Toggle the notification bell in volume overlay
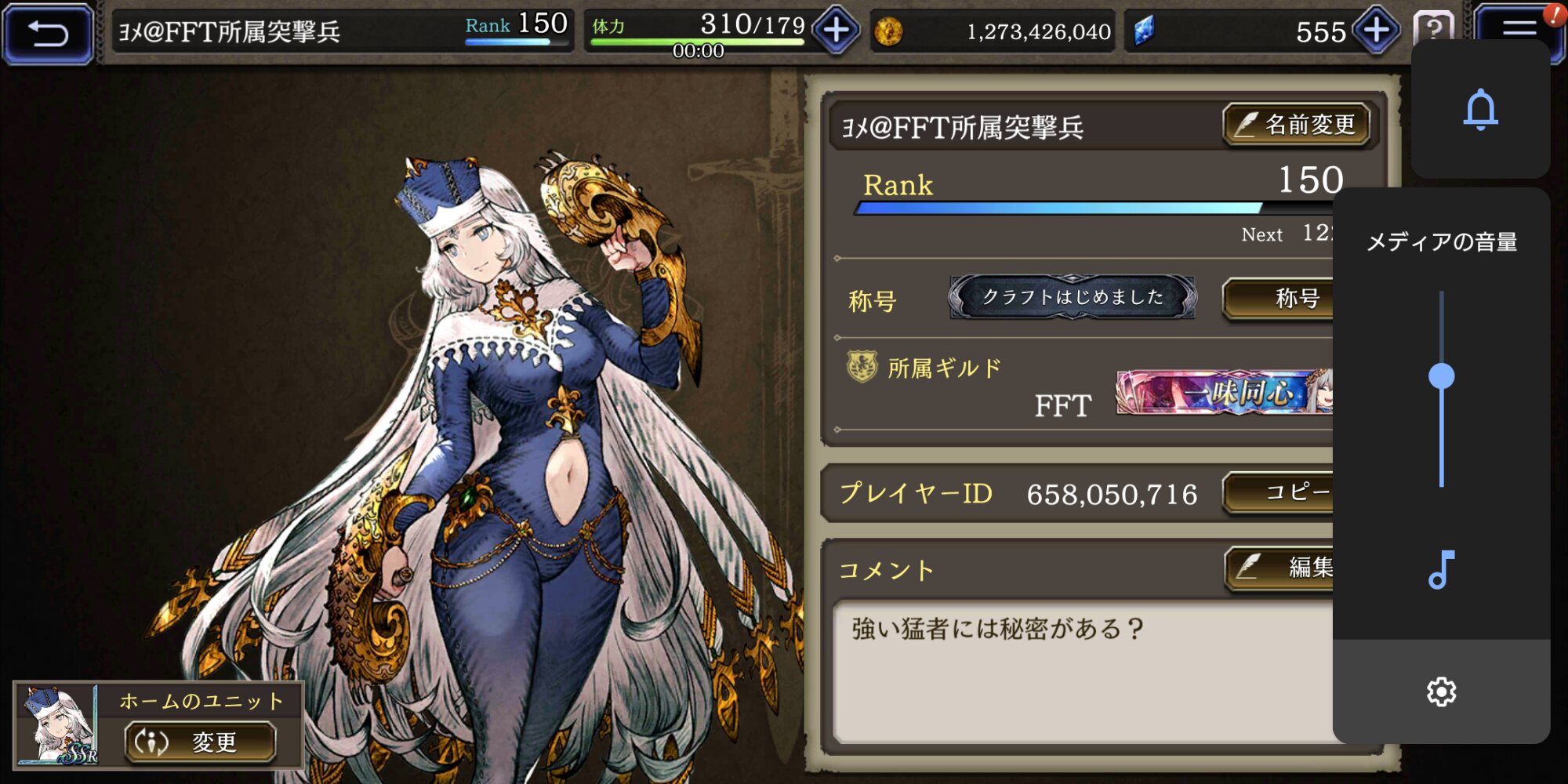Viewport: 1568px width, 784px height. [x=1480, y=110]
